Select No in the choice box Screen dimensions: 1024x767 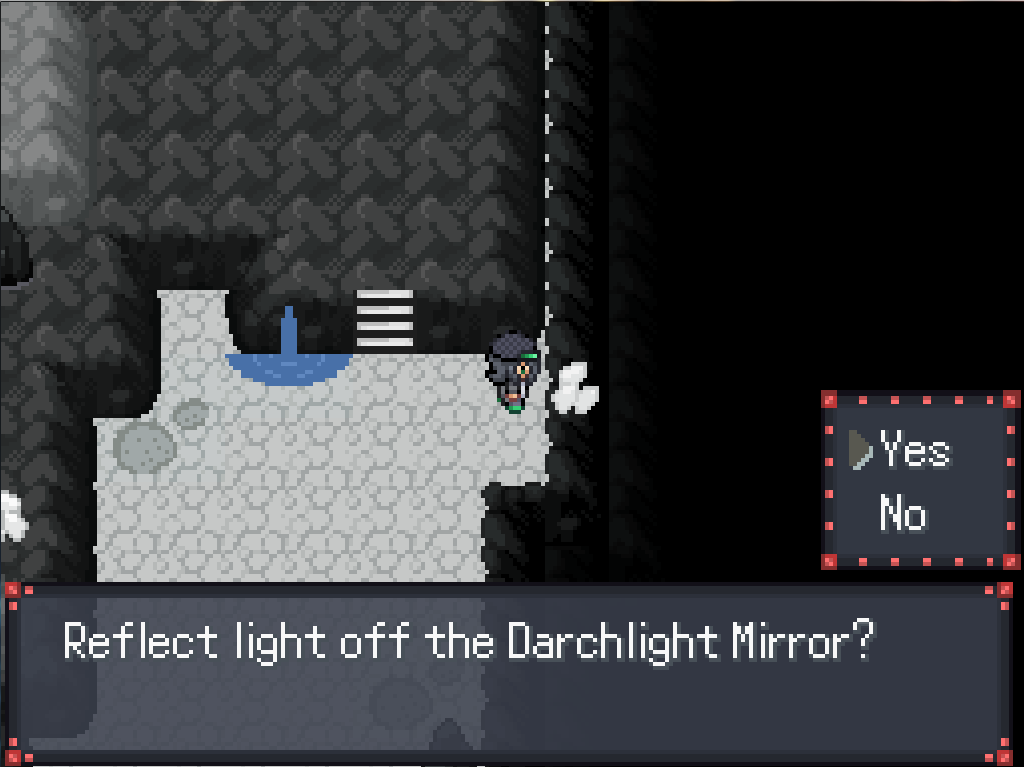[903, 515]
